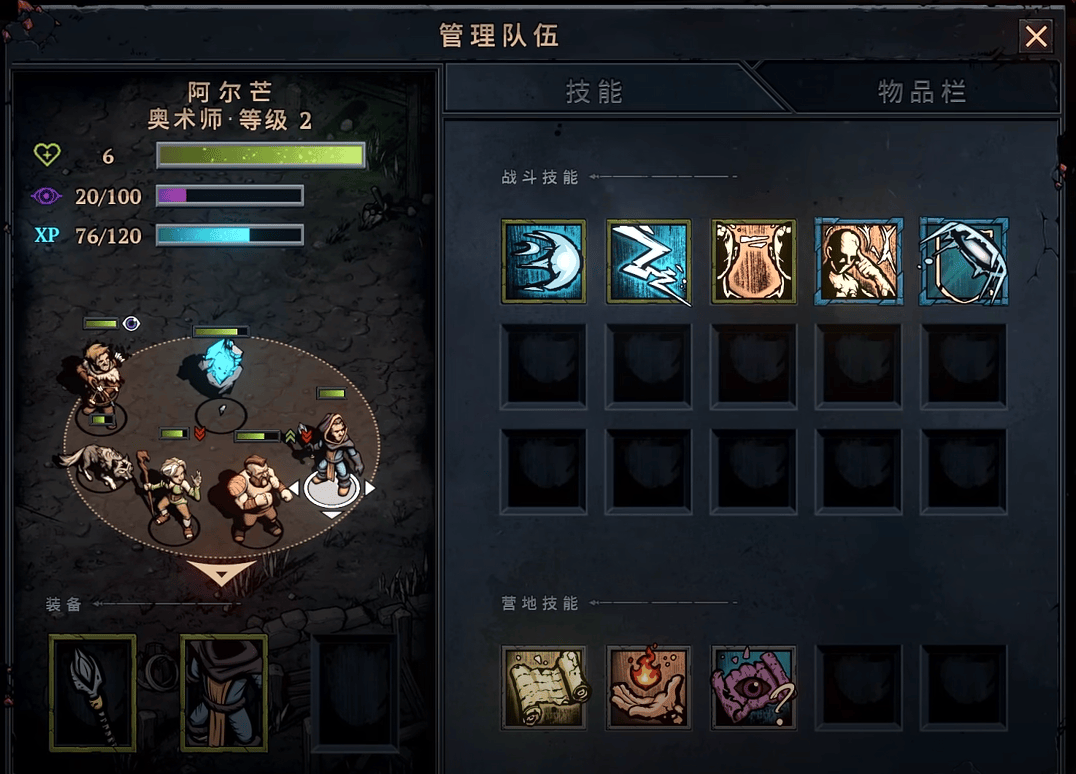Click the down arrow below formation circle
The image size is (1076, 774).
[221, 573]
